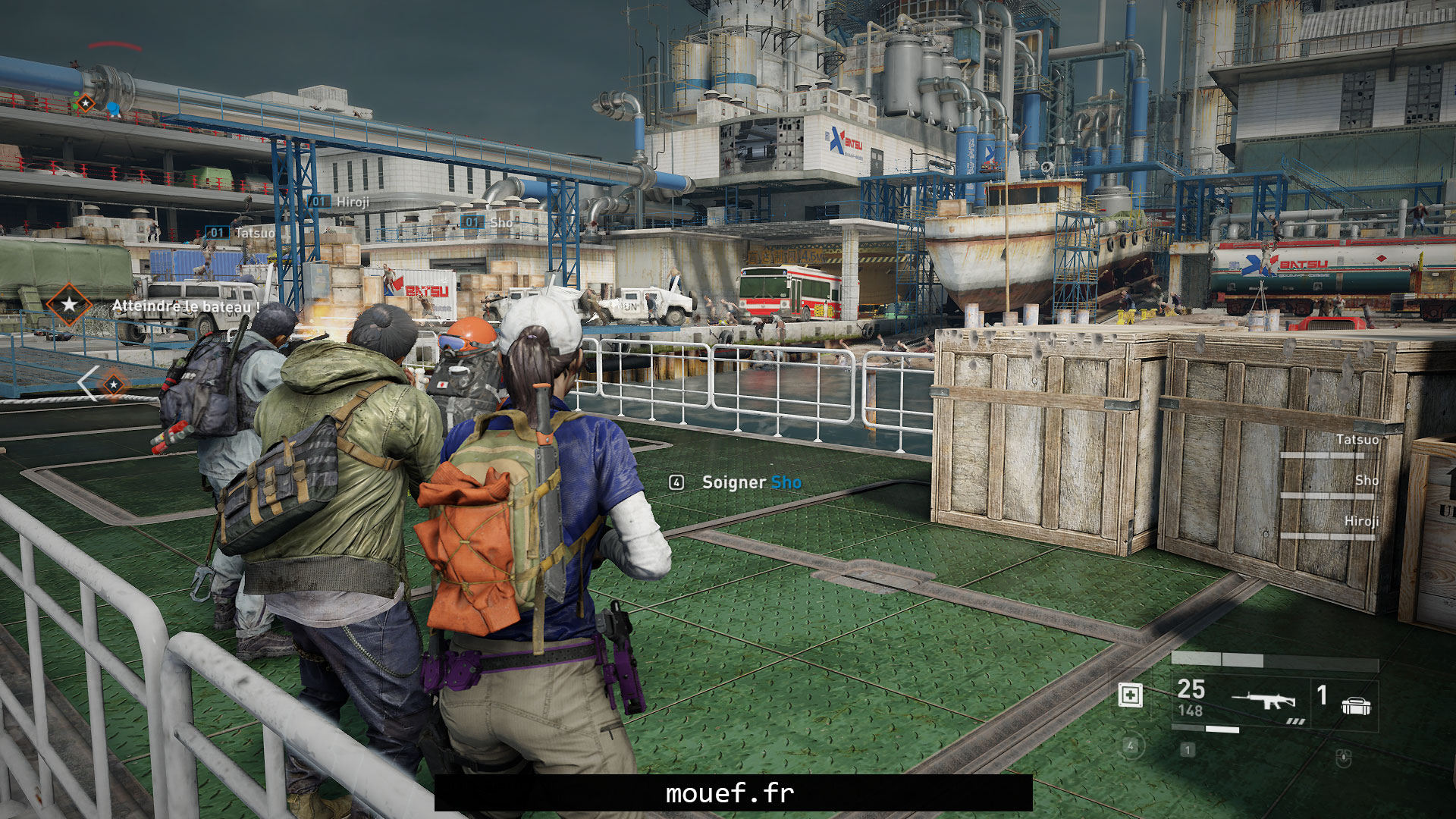Click the orange waypoint marker near the left chevron
The image size is (1456, 819).
pyautogui.click(x=112, y=384)
